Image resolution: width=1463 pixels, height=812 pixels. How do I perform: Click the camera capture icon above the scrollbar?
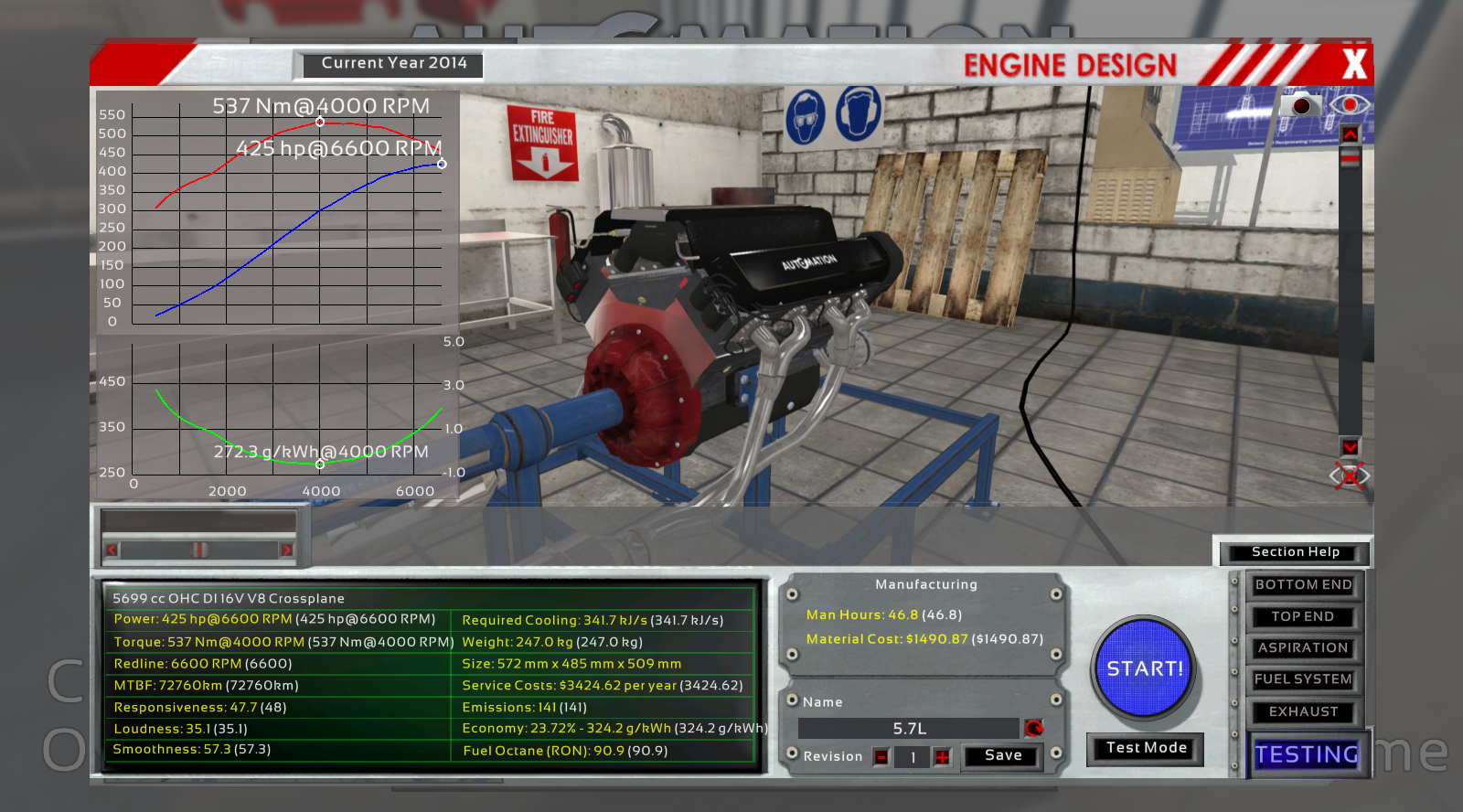(1301, 106)
